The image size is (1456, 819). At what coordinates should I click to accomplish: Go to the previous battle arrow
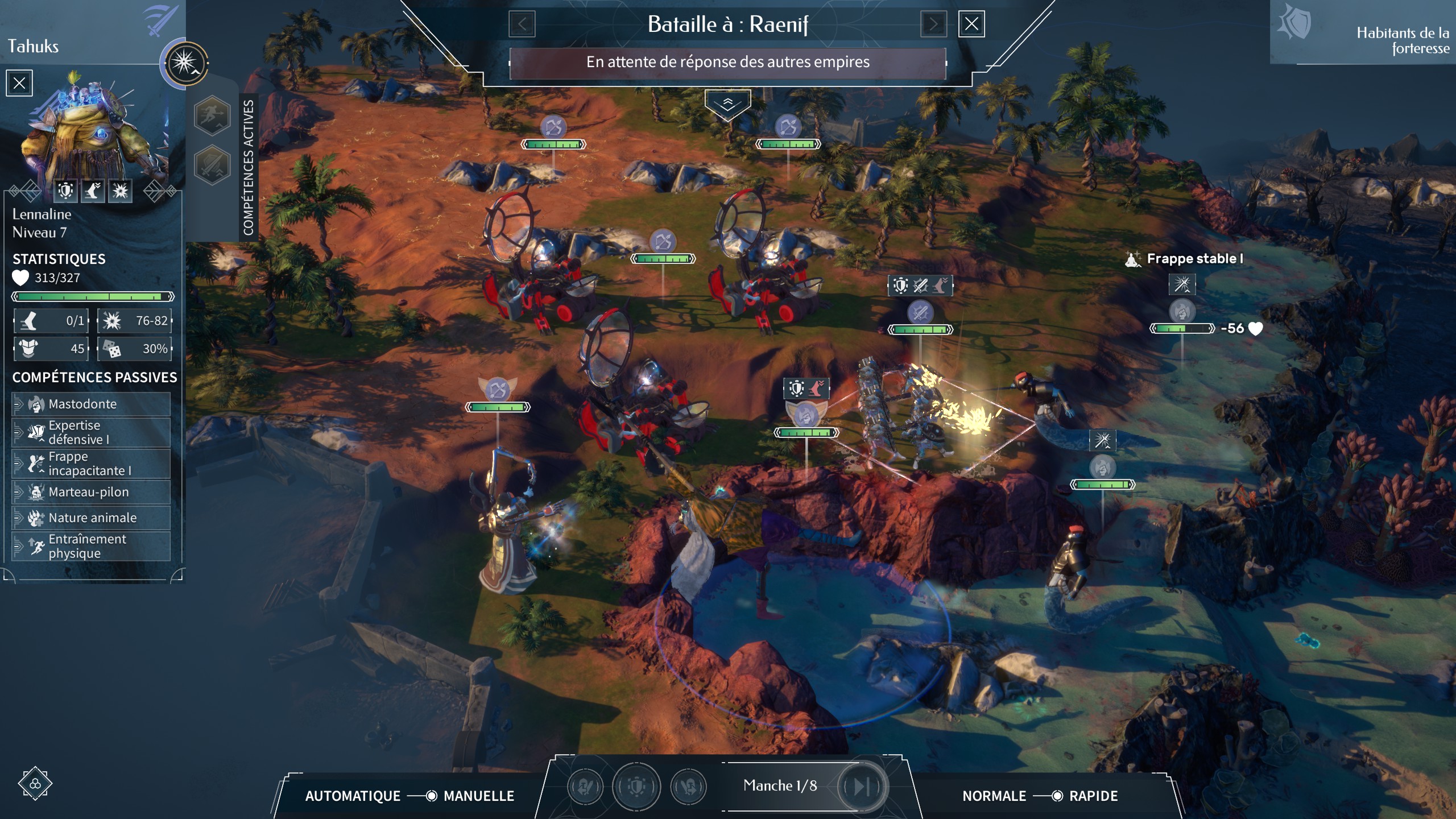pos(522,24)
